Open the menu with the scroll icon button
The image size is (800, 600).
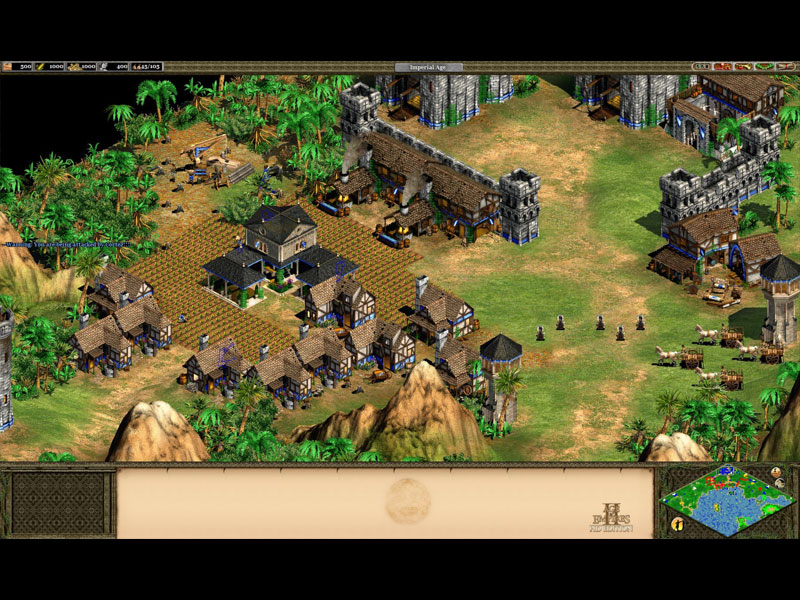786,66
